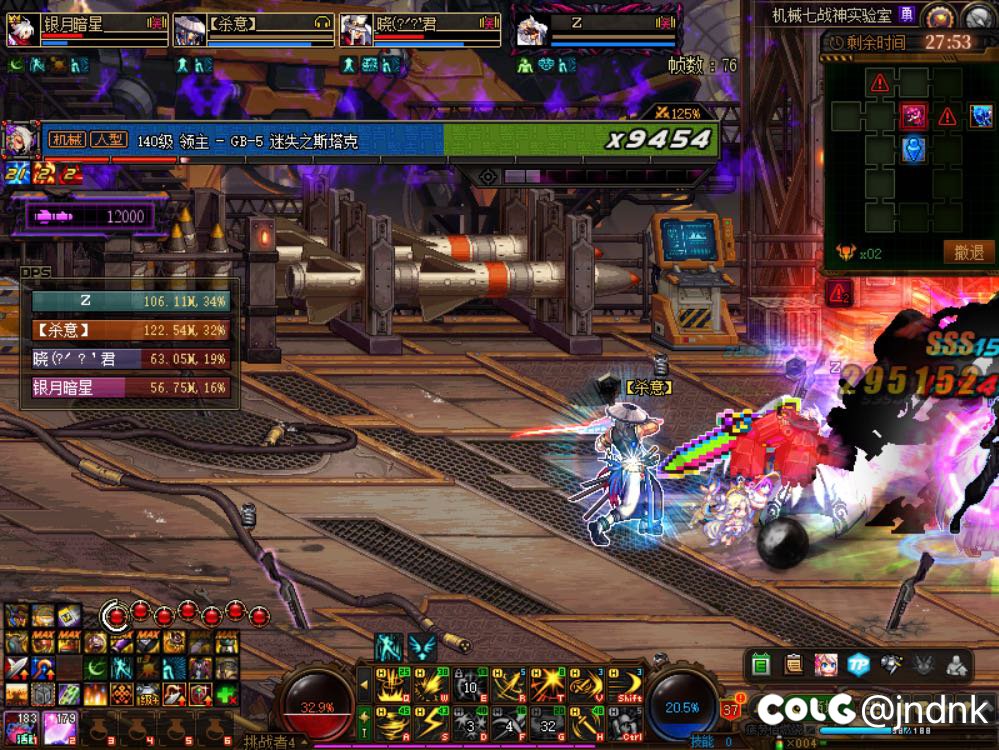
Task: Click the pink-haired character avatar menu icon
Action: point(825,663)
